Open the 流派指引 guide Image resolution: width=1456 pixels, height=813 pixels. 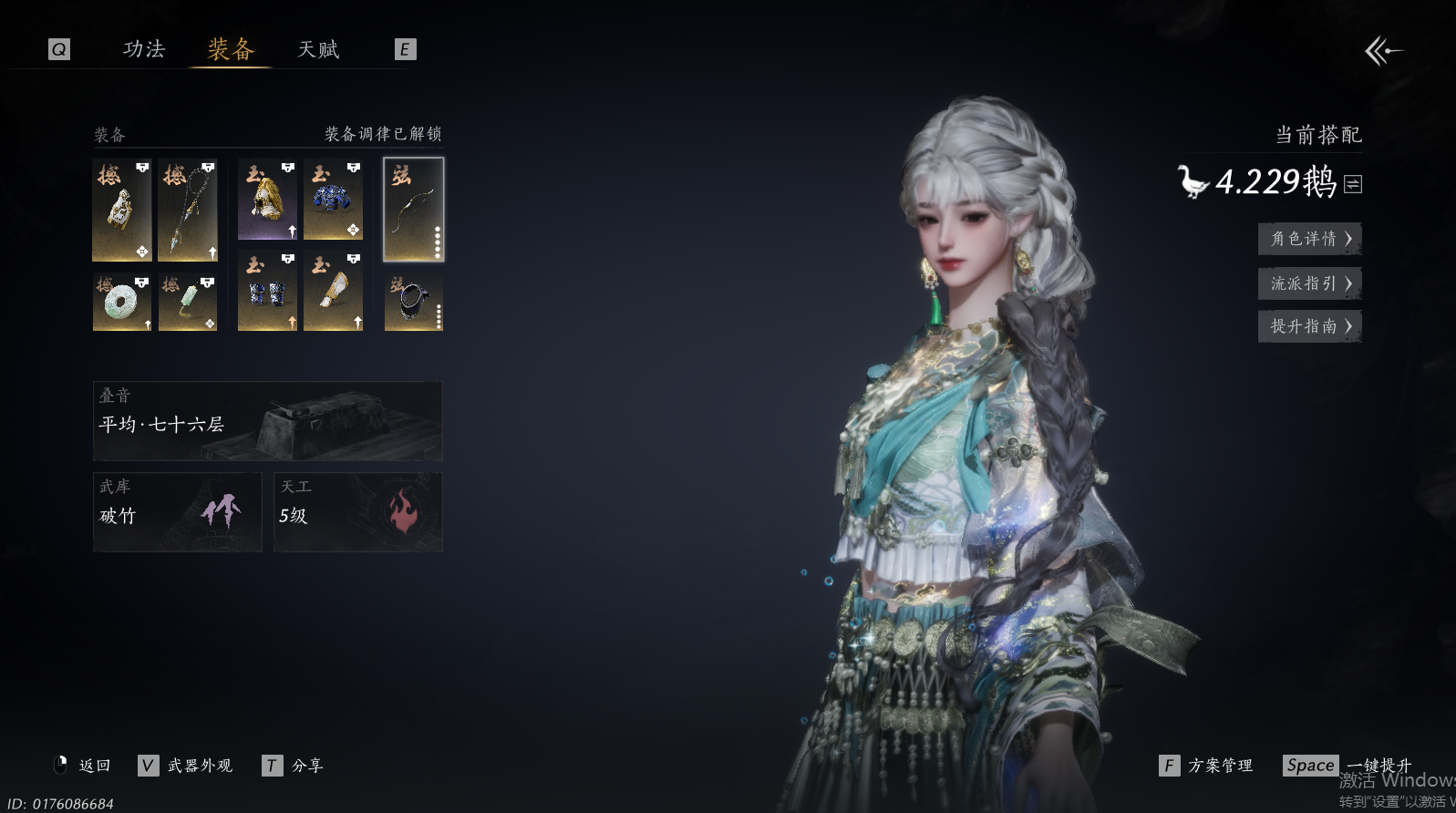(1309, 283)
